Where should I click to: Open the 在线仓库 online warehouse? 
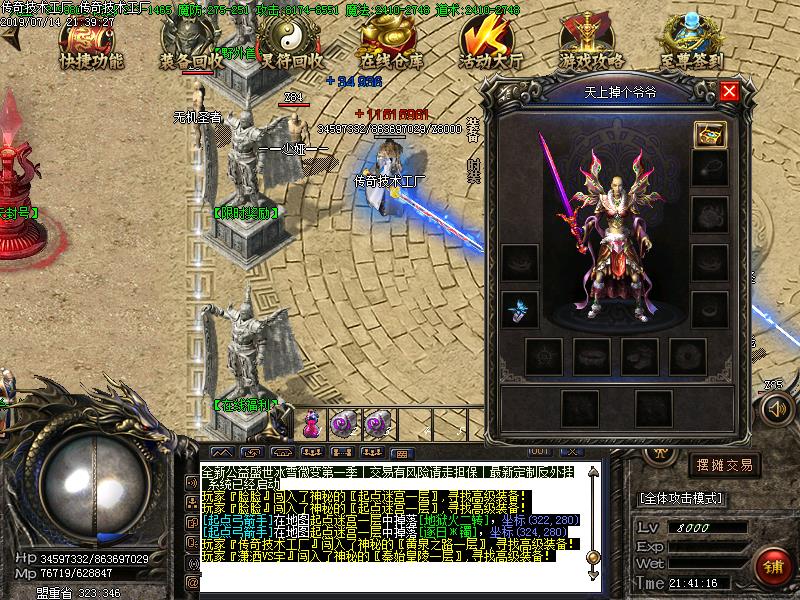[x=392, y=45]
